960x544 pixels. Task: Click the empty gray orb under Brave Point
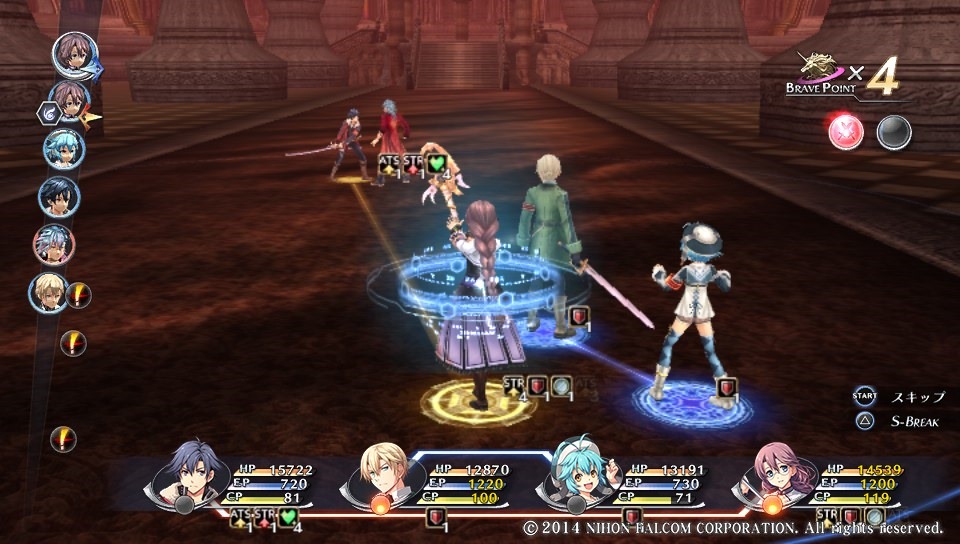pos(893,132)
